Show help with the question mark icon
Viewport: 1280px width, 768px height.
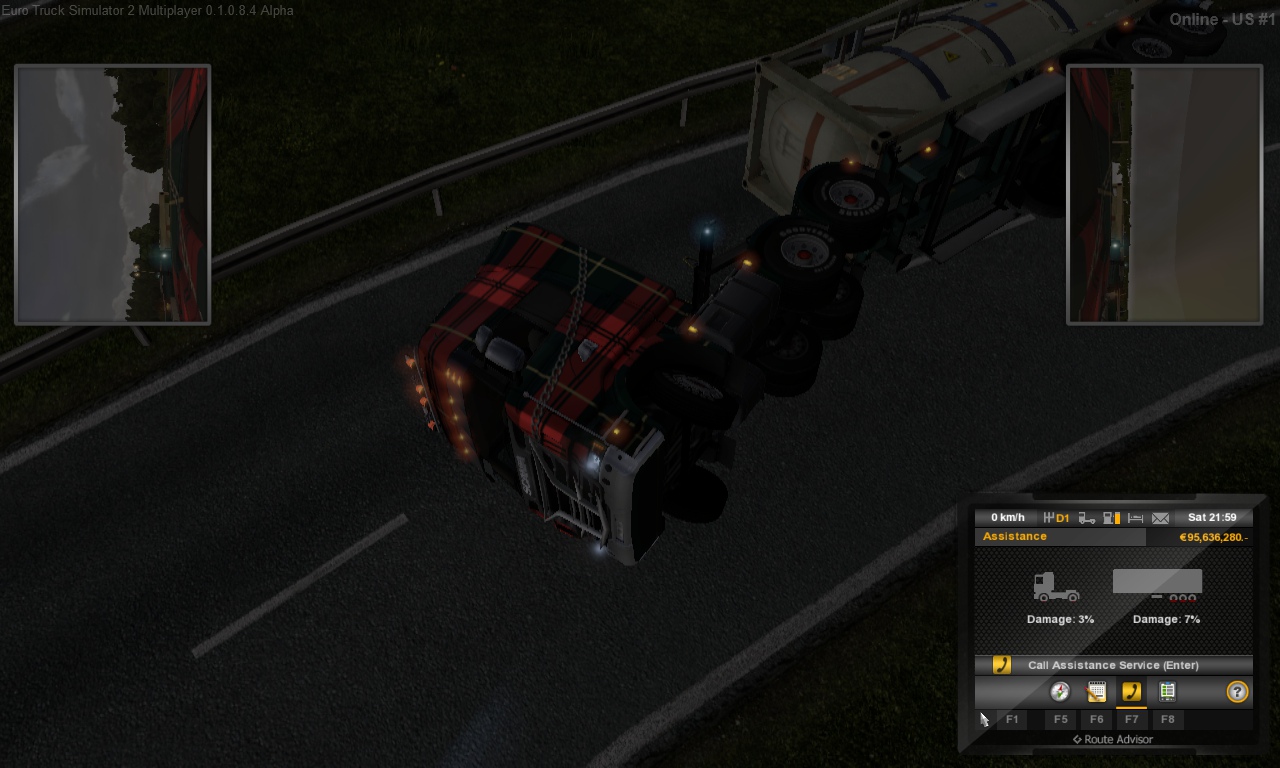point(1237,691)
